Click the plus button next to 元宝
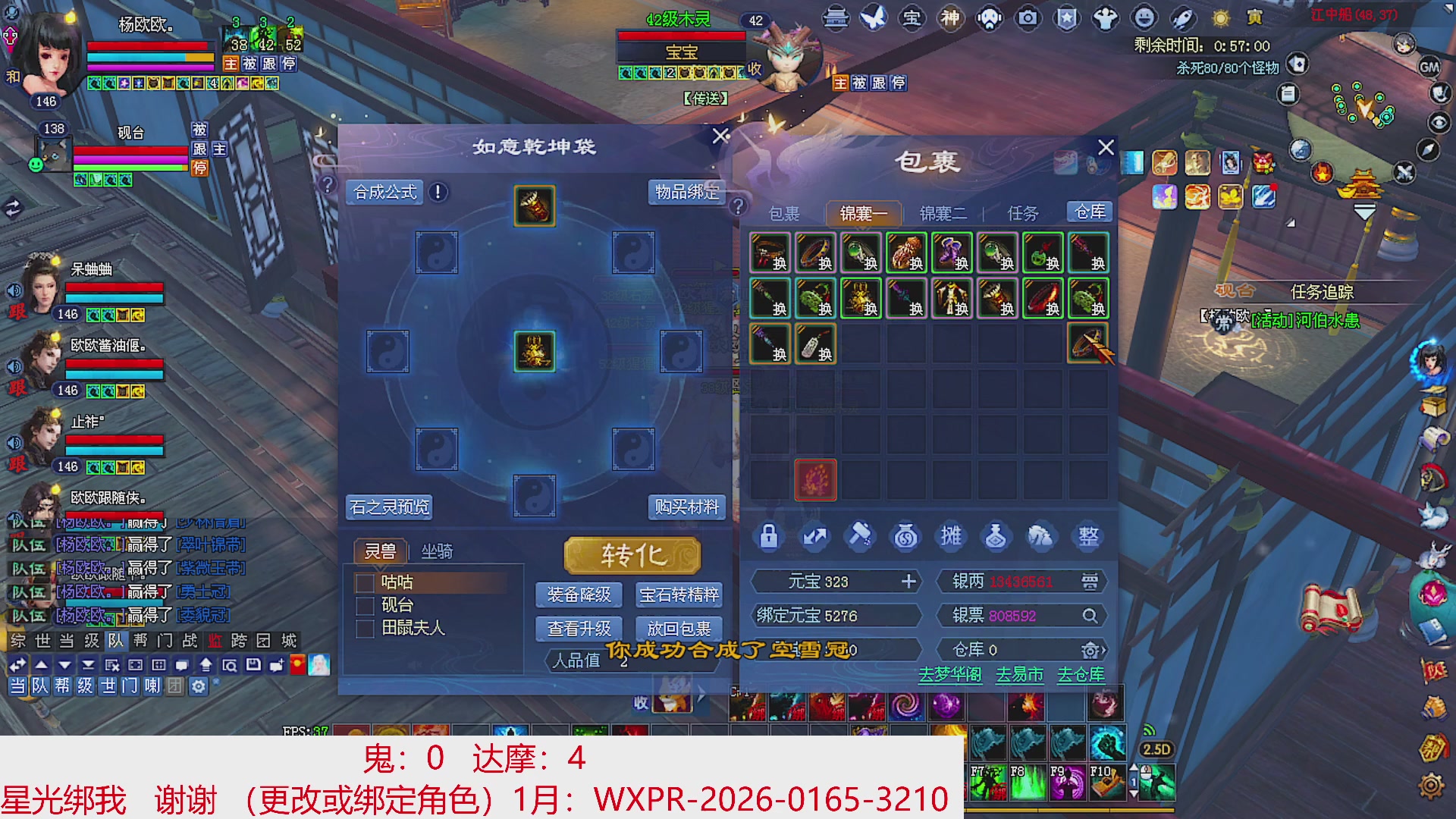1456x819 pixels. pos(908,582)
